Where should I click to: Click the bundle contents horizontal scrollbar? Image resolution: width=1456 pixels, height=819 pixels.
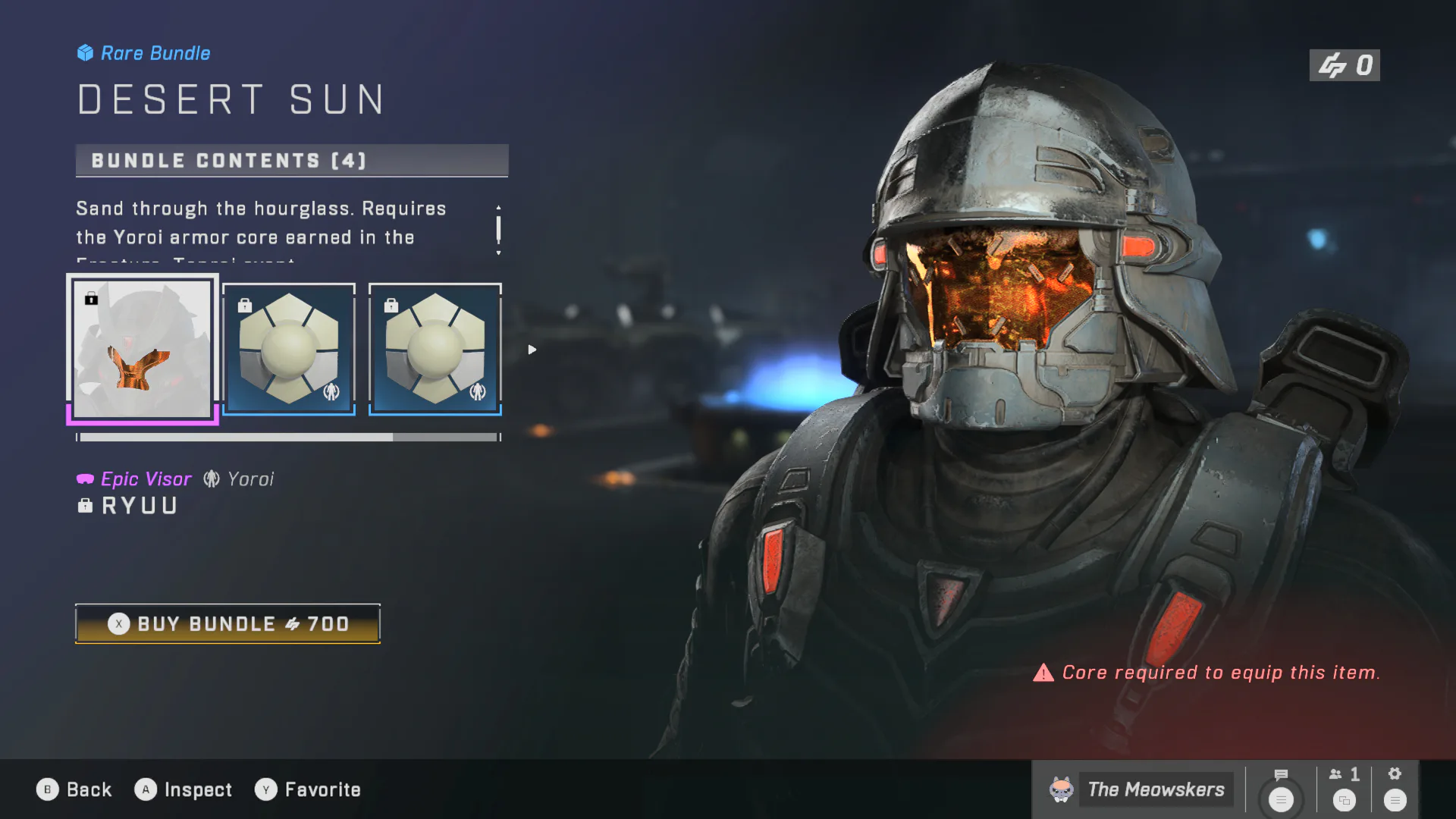(288, 438)
